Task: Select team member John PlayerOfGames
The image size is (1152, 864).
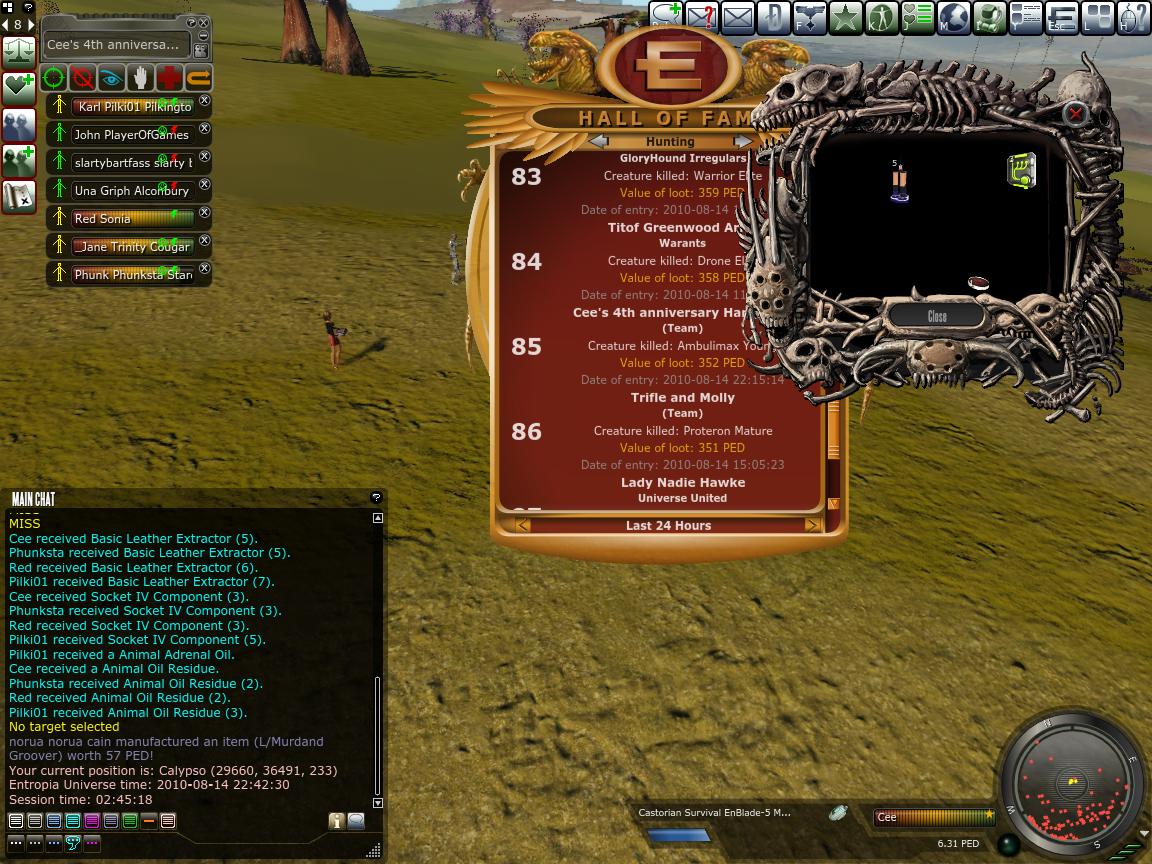Action: coord(131,134)
